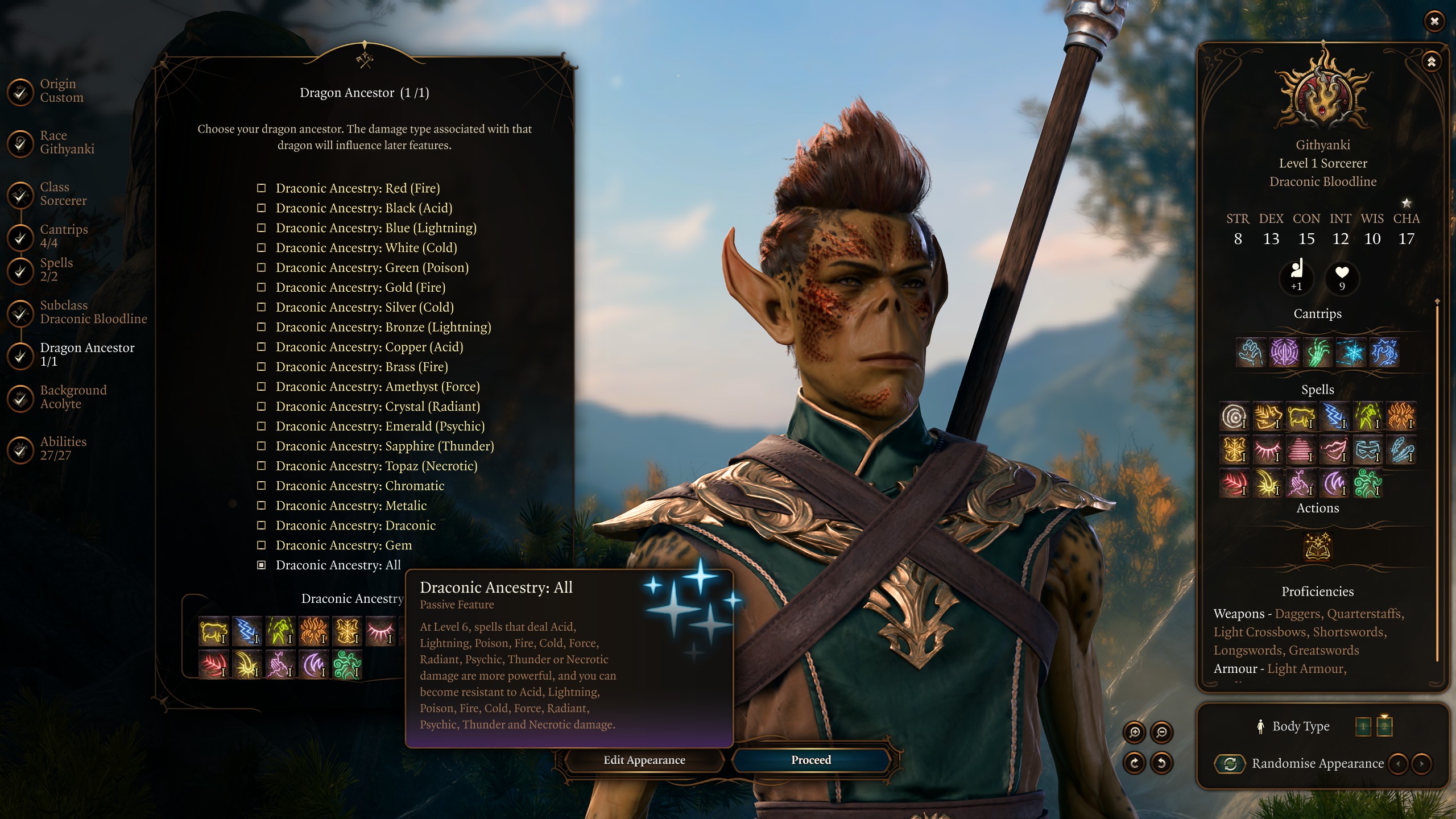
Task: Zoom in on the character preview
Action: point(1134,732)
